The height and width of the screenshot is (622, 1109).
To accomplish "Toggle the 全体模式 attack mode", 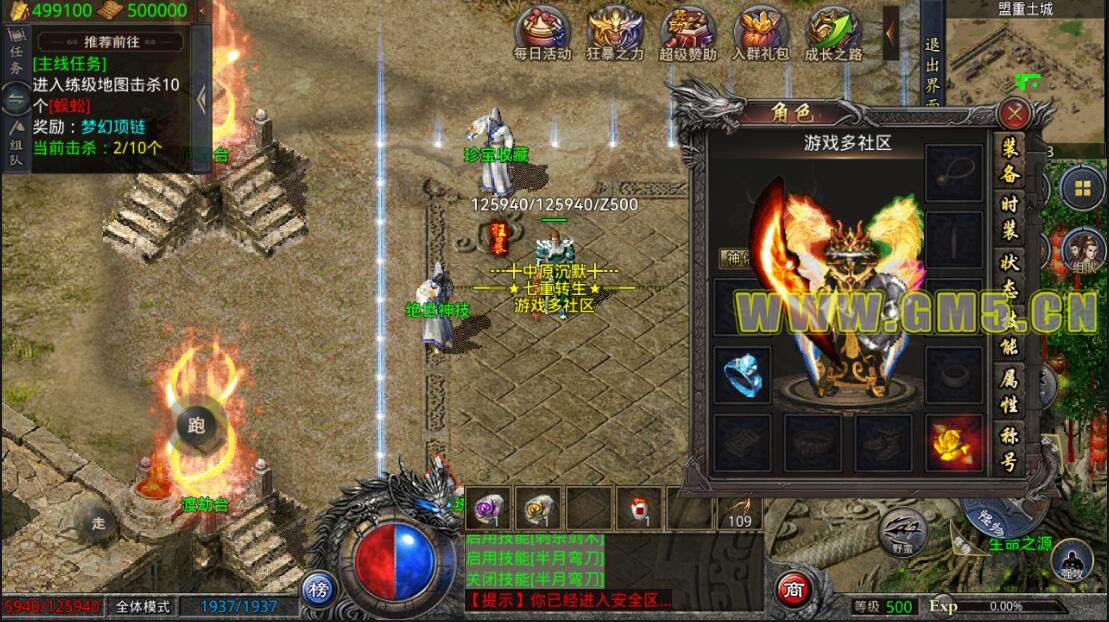I will [x=142, y=606].
